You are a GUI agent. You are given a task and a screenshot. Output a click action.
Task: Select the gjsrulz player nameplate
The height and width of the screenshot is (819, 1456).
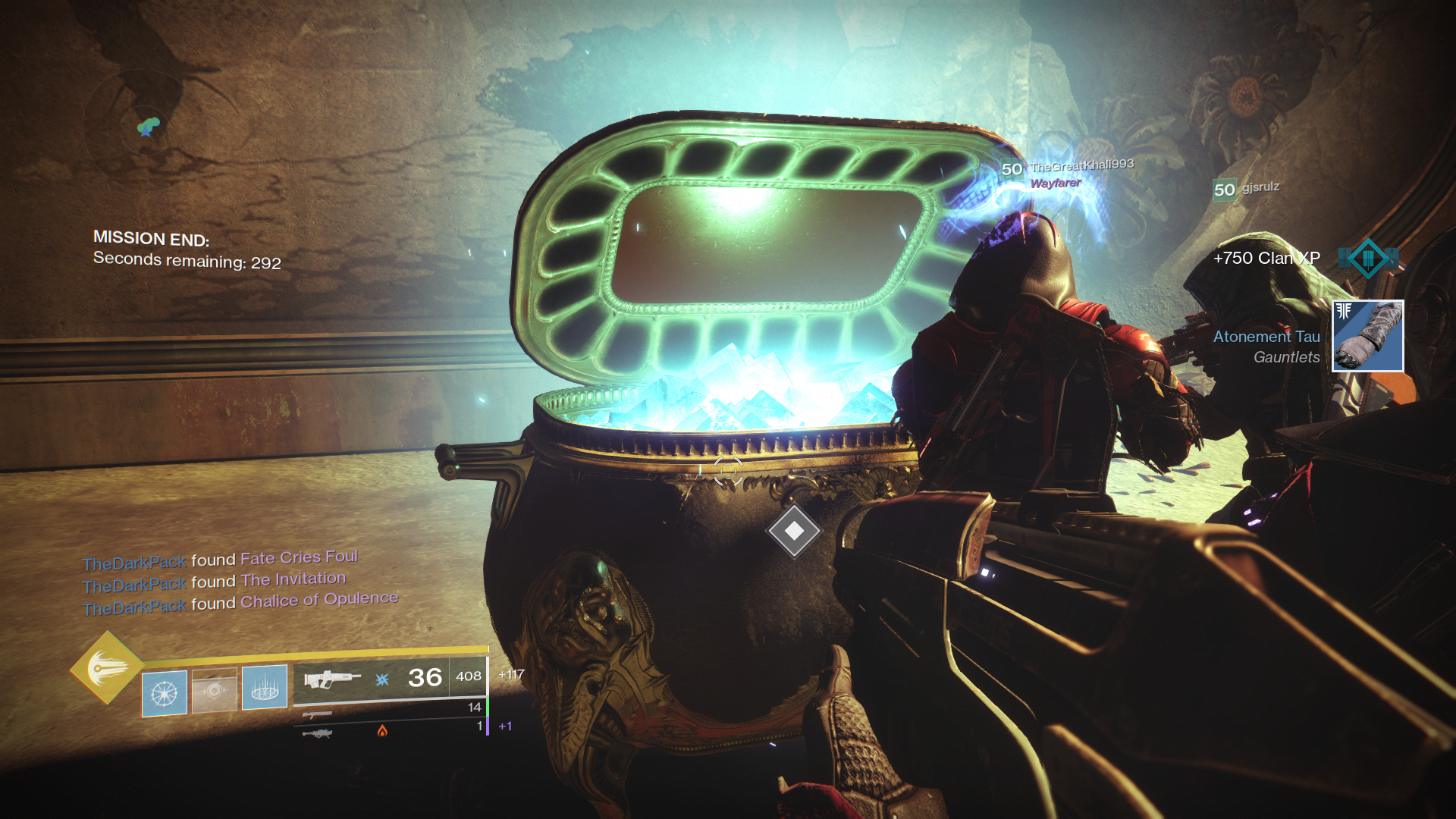(x=1260, y=187)
